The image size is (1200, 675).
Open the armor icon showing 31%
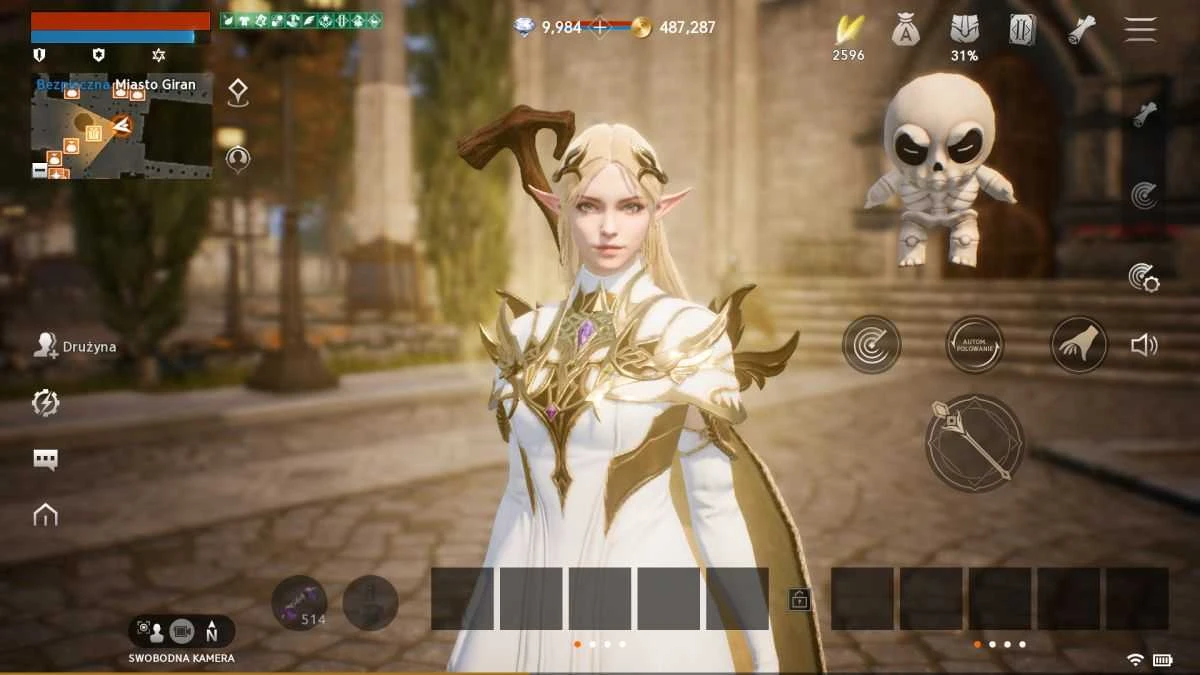(964, 30)
